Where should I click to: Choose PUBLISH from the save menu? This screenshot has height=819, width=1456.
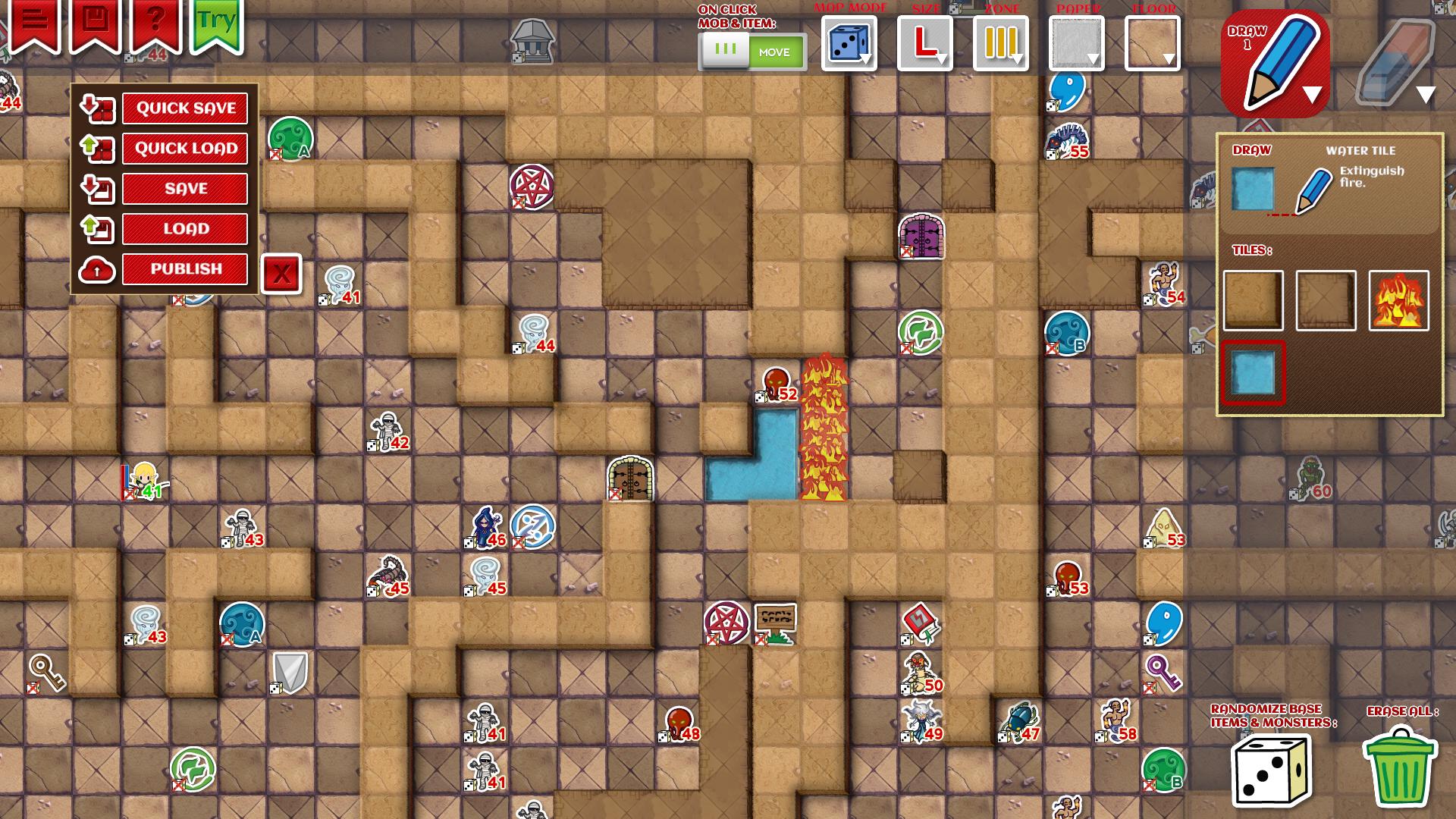(x=184, y=268)
